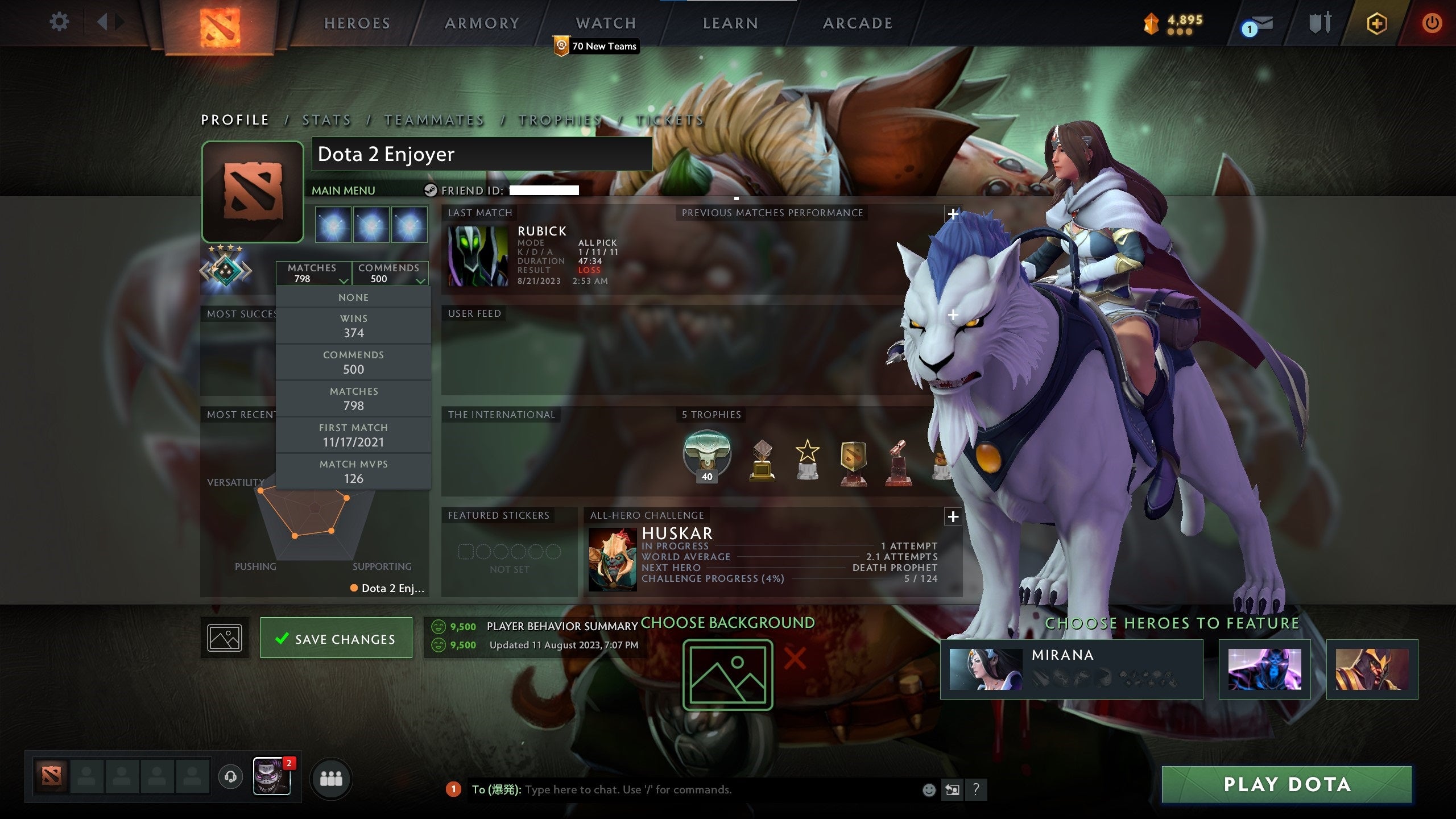Select the Mirana featured hero thumbnail
1456x819 pixels.
point(985,669)
